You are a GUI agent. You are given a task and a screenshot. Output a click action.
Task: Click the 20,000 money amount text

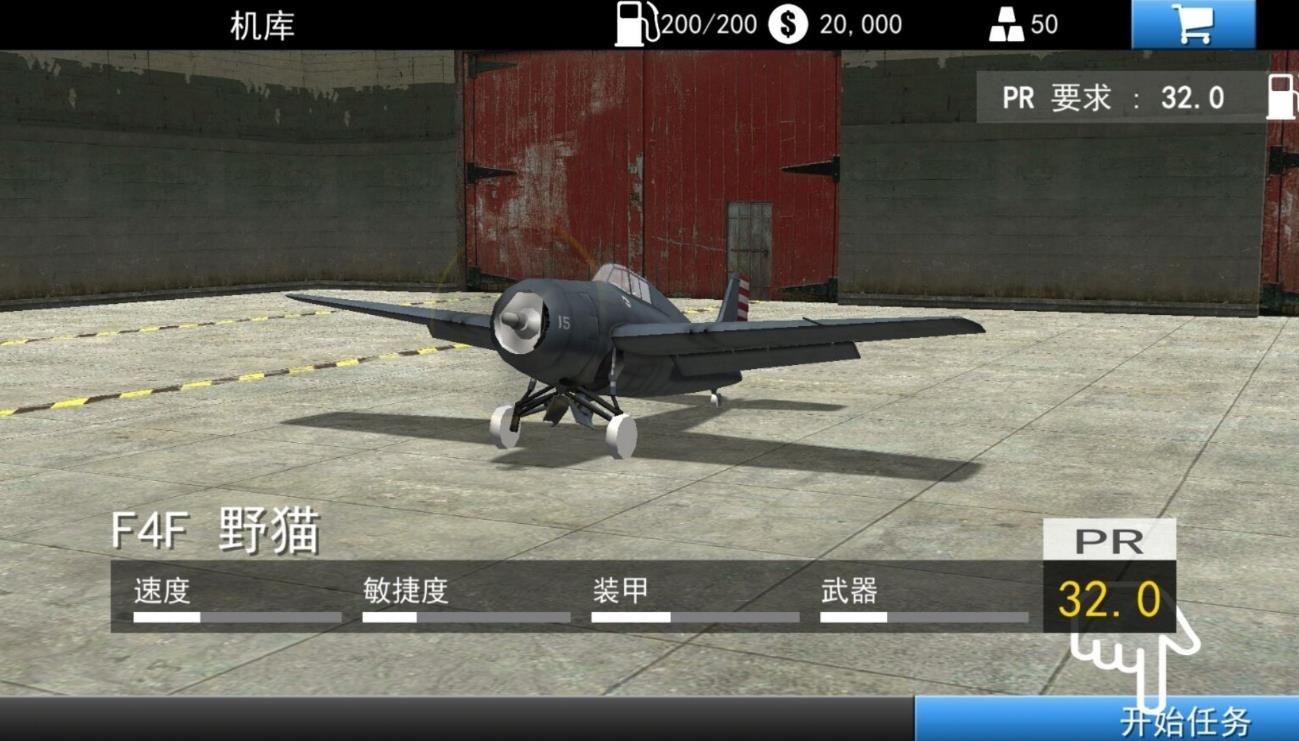point(861,23)
